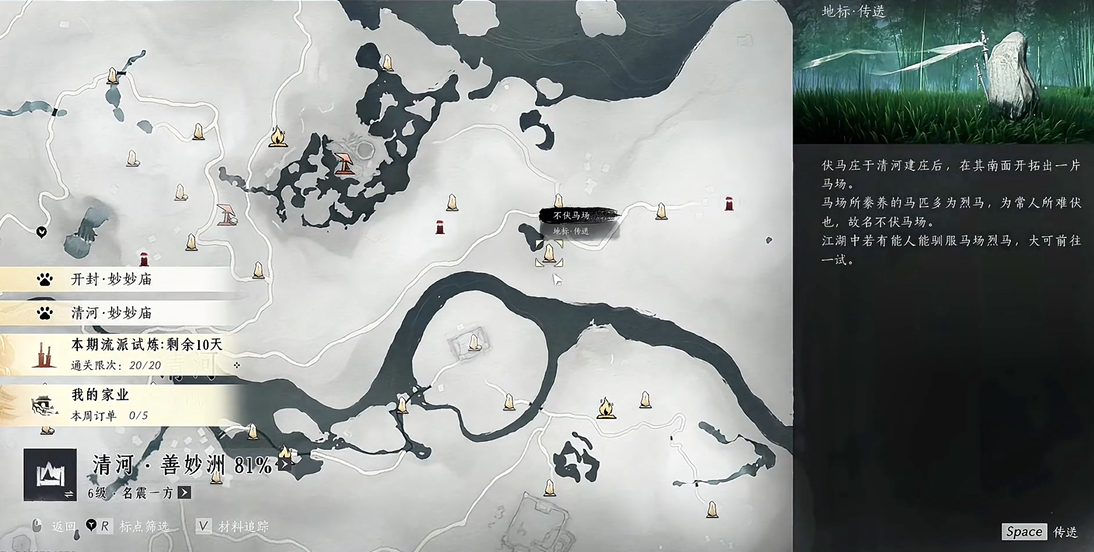Open the 本期流派试炼 trial entry
Image resolution: width=1094 pixels, height=552 pixels.
pyautogui.click(x=130, y=351)
